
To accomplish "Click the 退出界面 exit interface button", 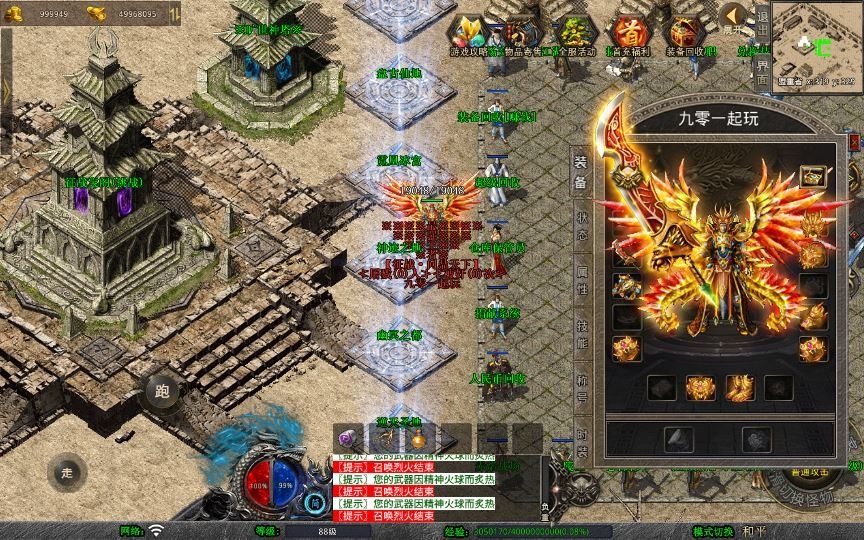I will pos(762,45).
